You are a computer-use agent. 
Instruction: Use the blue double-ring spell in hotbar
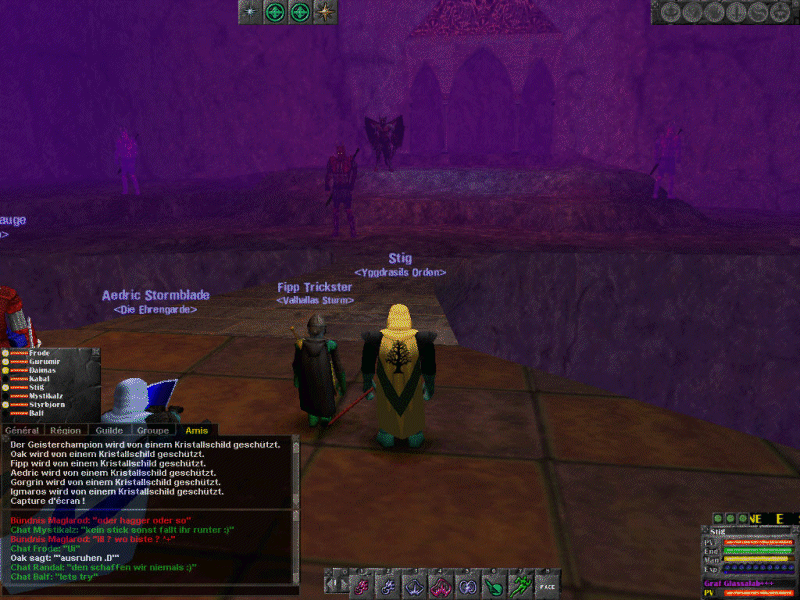pyautogui.click(x=466, y=585)
